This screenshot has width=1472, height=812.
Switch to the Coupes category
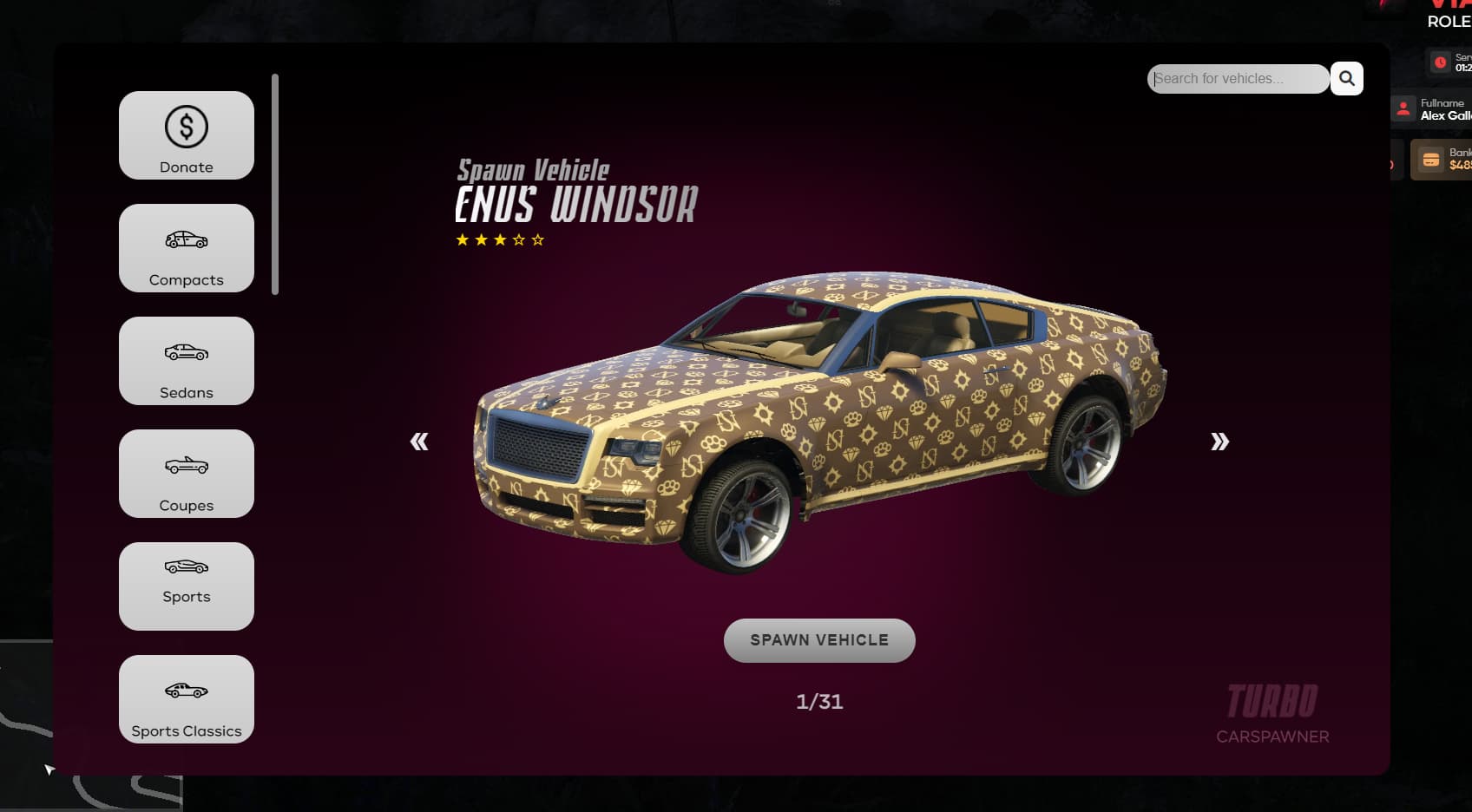(x=186, y=474)
